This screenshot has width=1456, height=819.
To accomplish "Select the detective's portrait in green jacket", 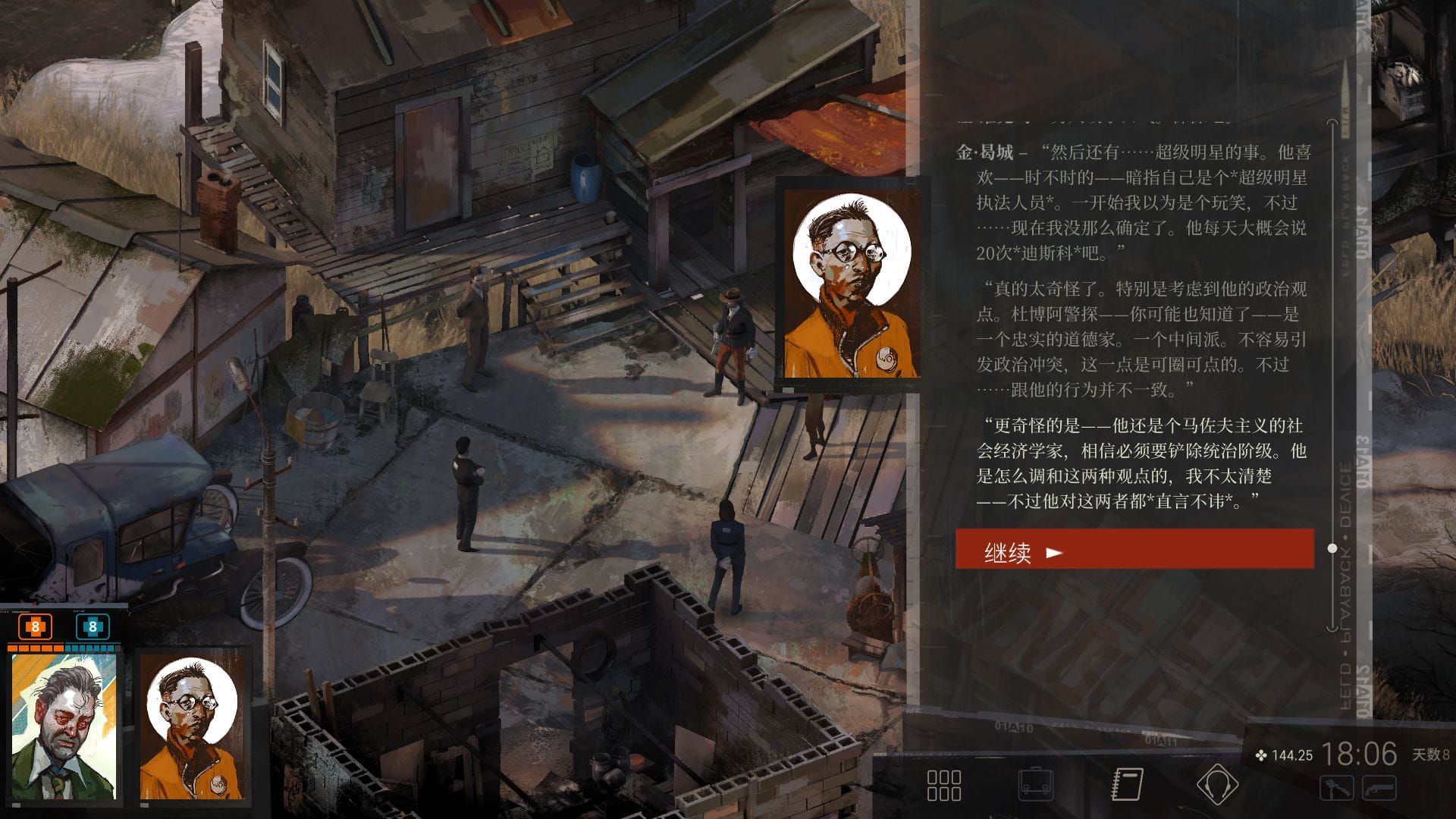I will tap(64, 726).
